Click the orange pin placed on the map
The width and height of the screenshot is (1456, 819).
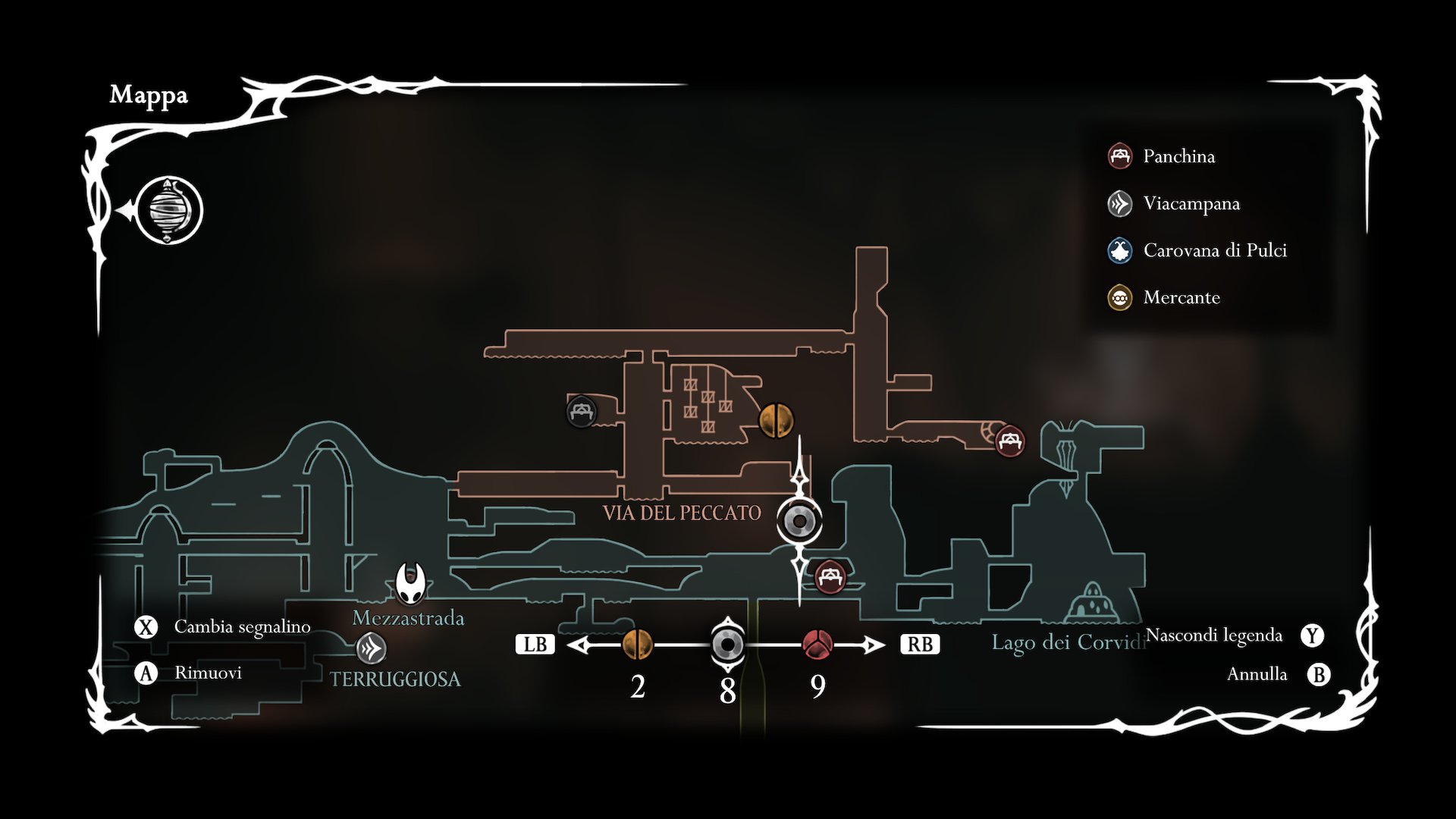point(777,420)
